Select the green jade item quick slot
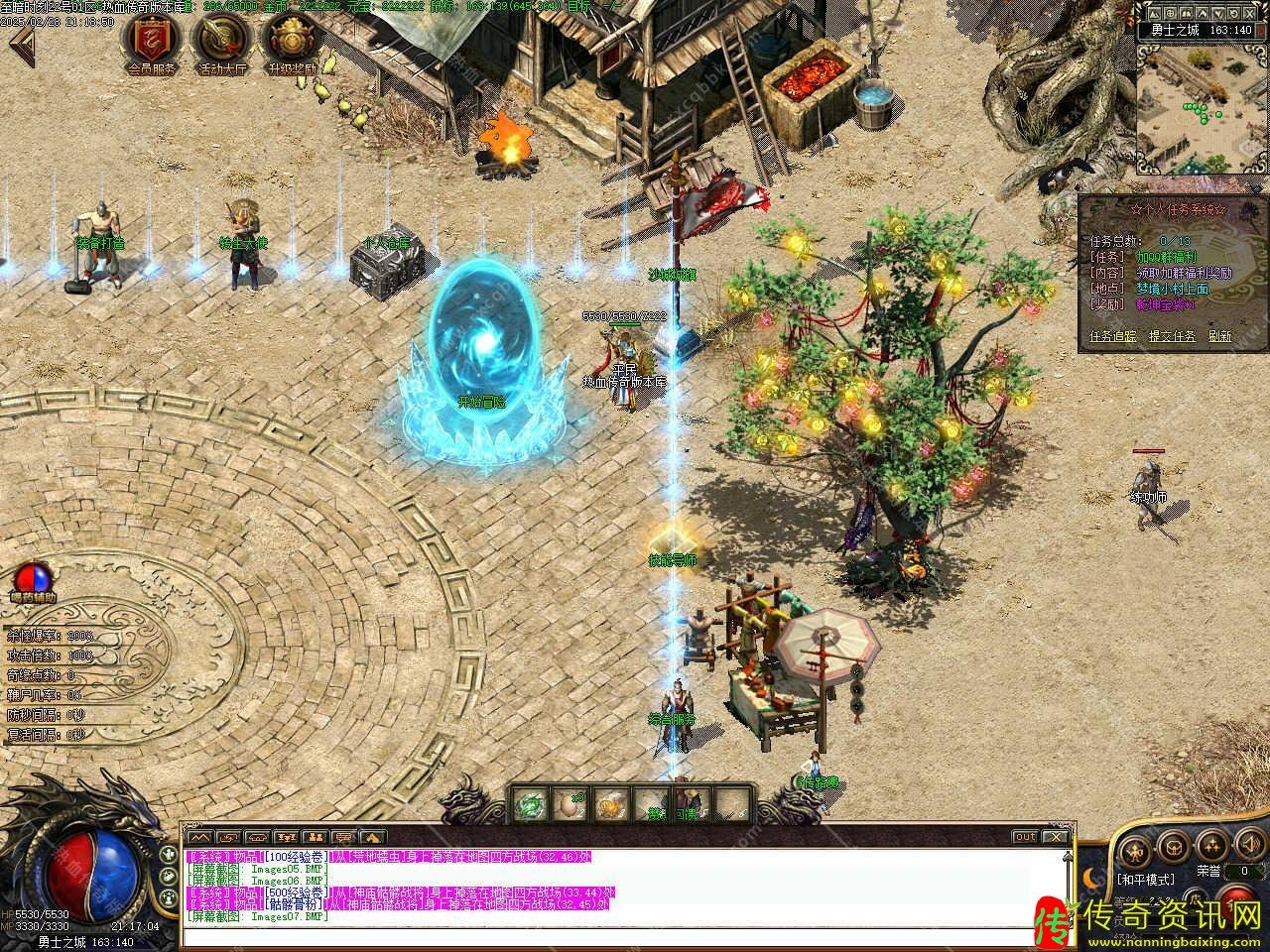The image size is (1270, 952). (531, 803)
